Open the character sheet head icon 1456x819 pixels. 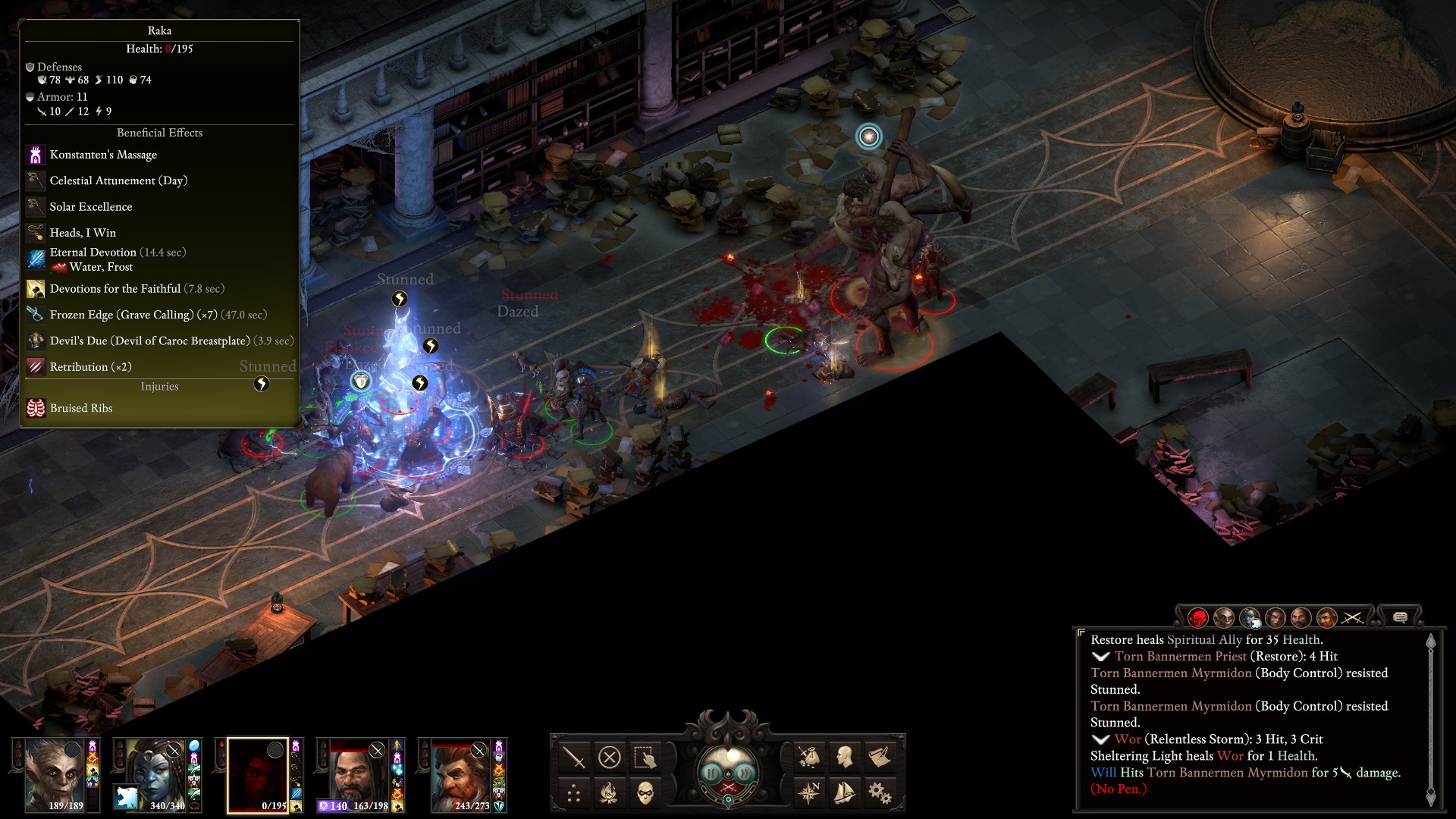[x=844, y=757]
